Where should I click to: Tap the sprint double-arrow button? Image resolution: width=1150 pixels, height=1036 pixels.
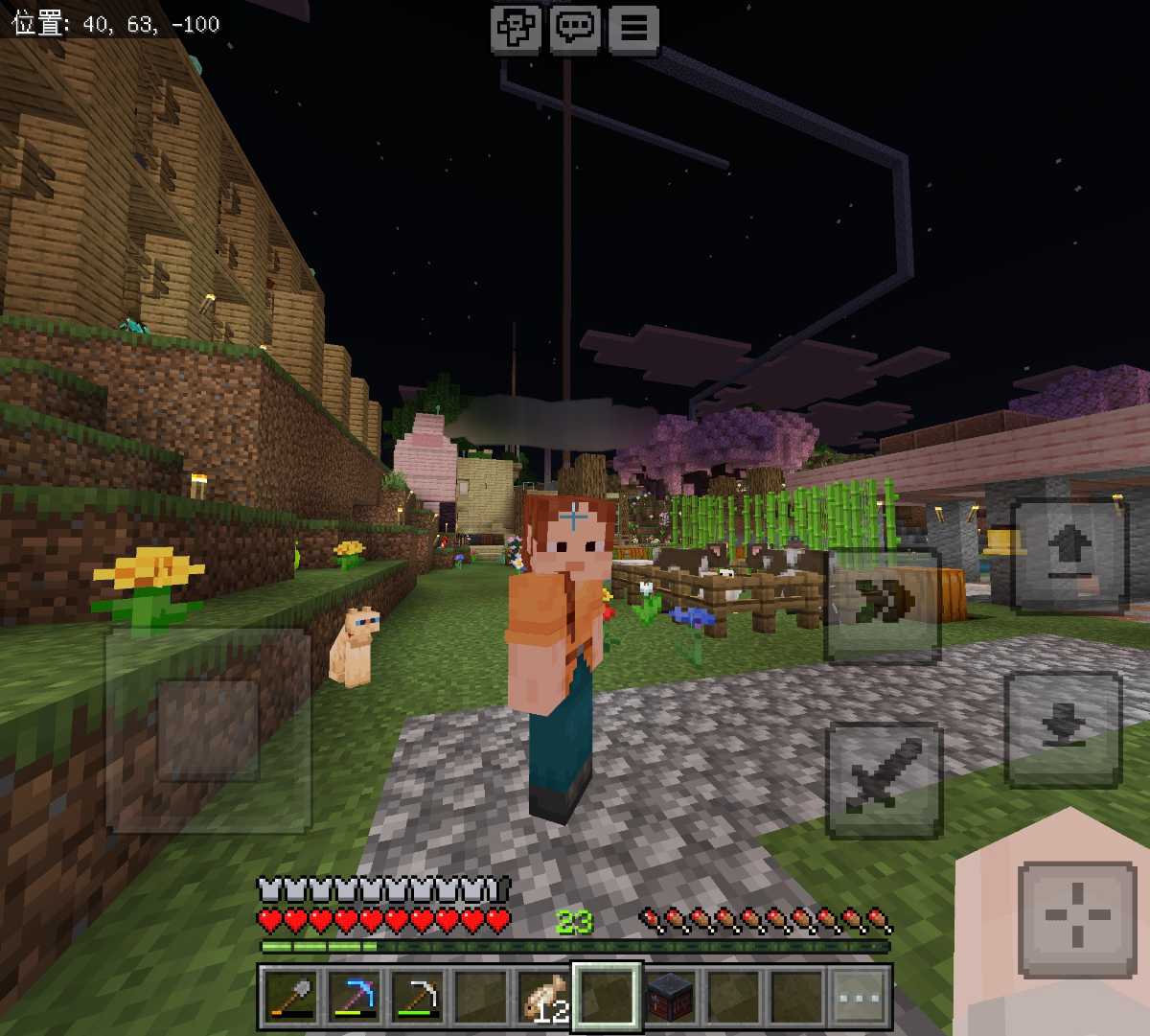[882, 604]
